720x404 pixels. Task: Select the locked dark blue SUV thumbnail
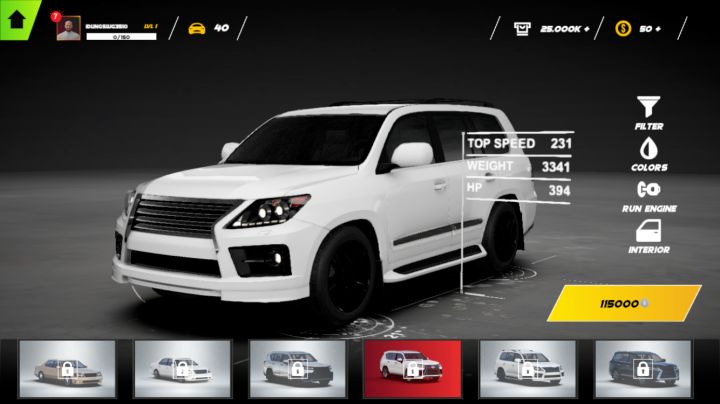[642, 369]
